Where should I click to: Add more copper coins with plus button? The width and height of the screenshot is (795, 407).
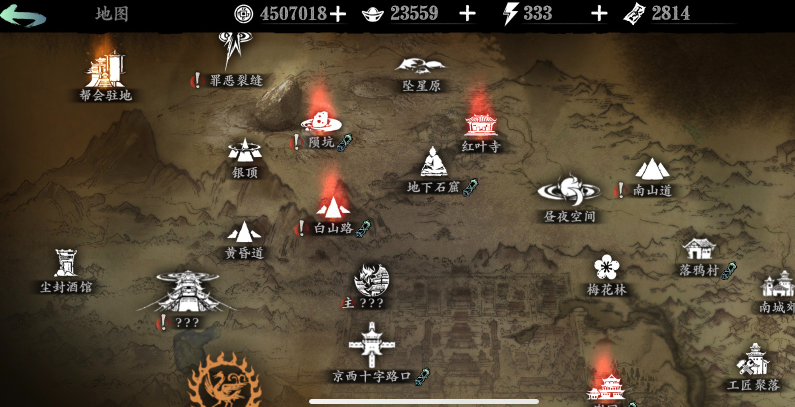click(338, 13)
